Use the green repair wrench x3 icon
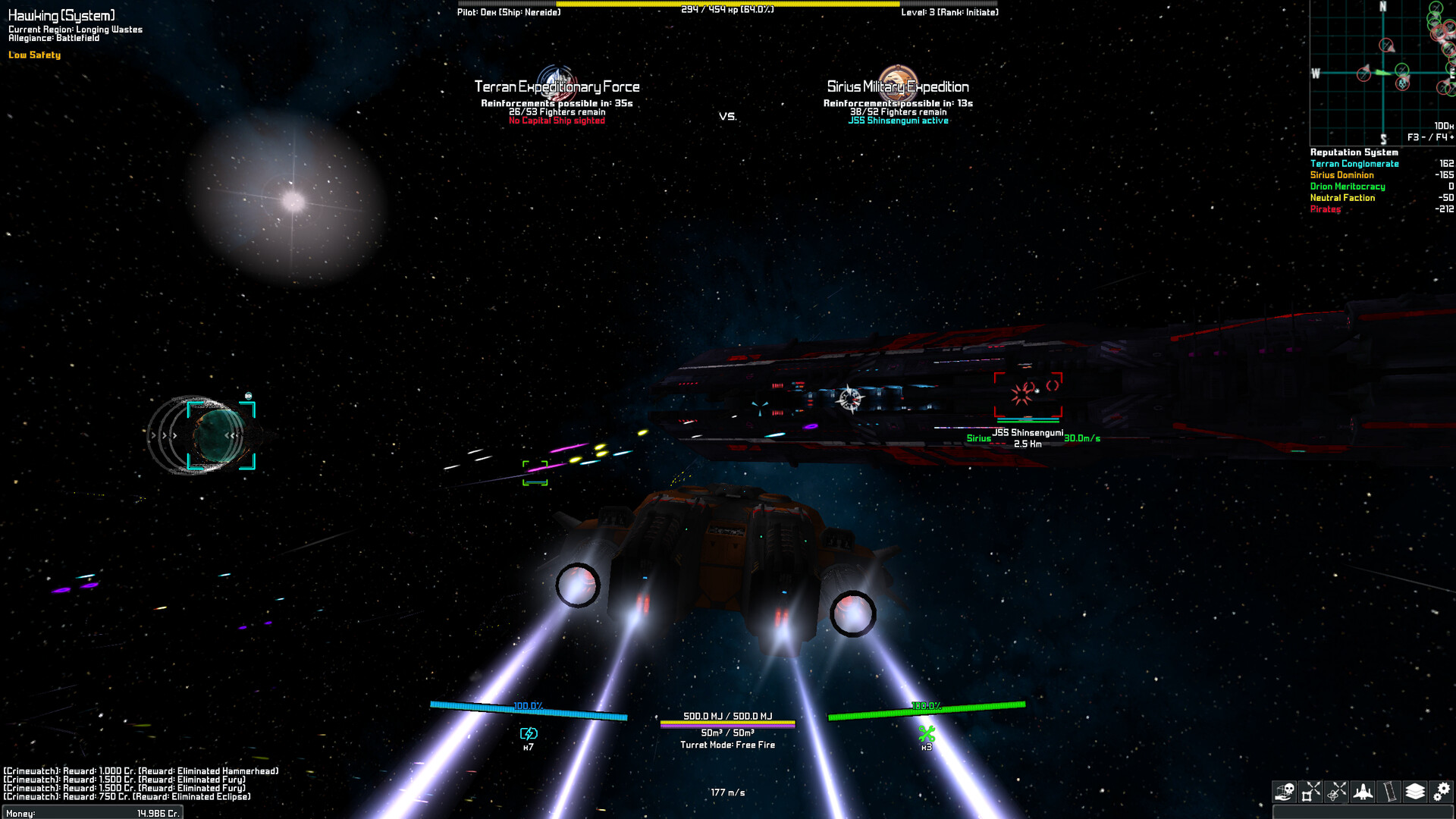Image resolution: width=1456 pixels, height=819 pixels. point(925,734)
